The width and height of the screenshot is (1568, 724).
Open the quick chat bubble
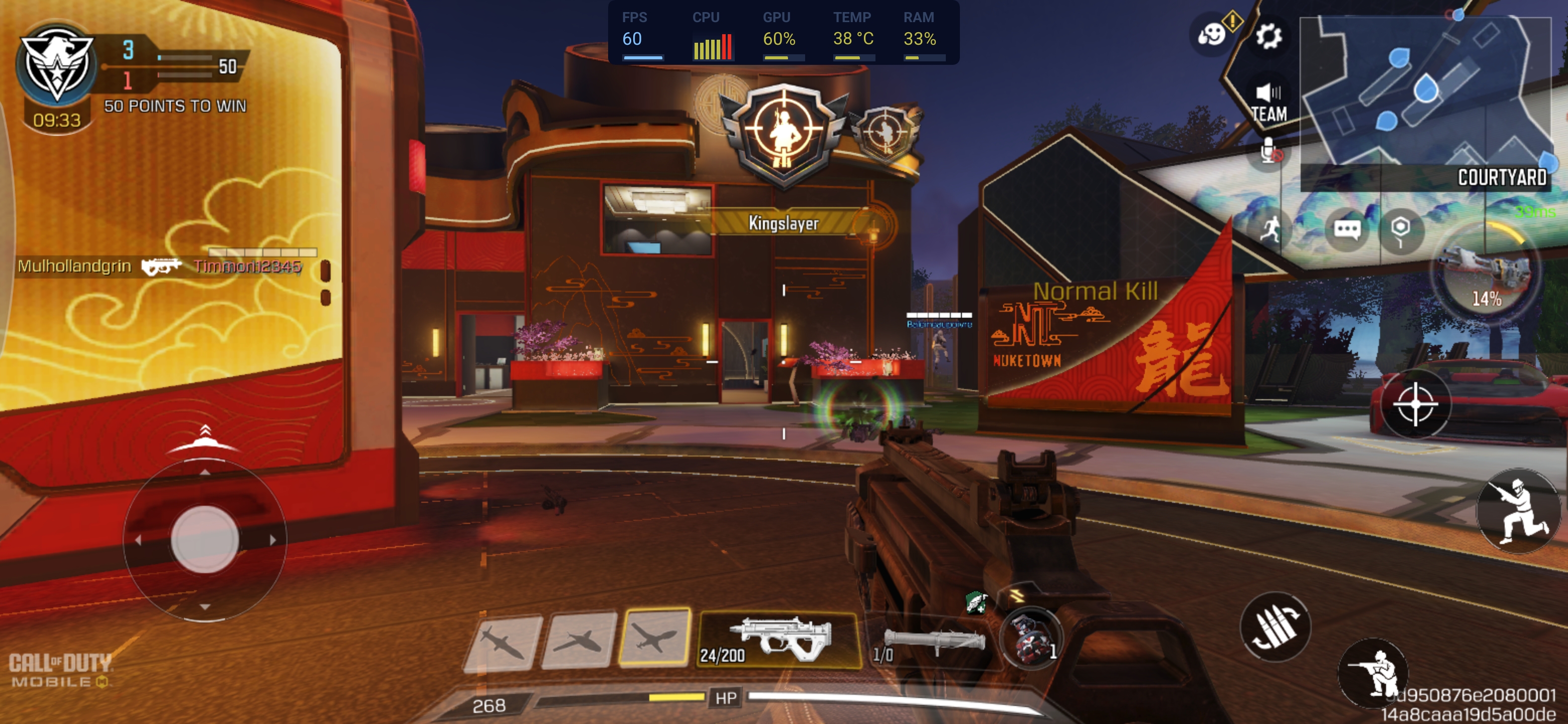point(1346,230)
